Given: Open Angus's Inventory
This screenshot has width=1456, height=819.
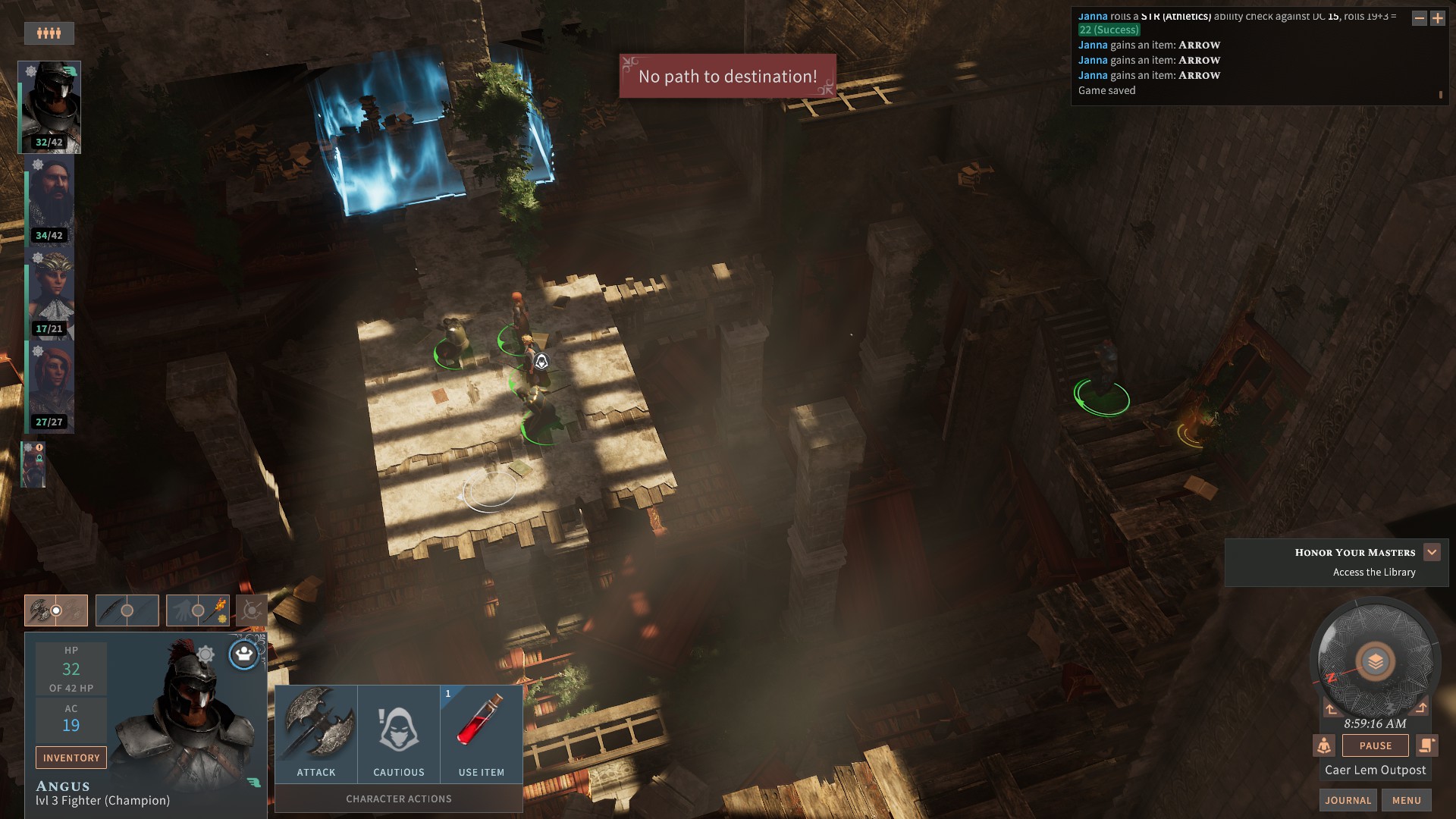Looking at the screenshot, I should click(71, 758).
